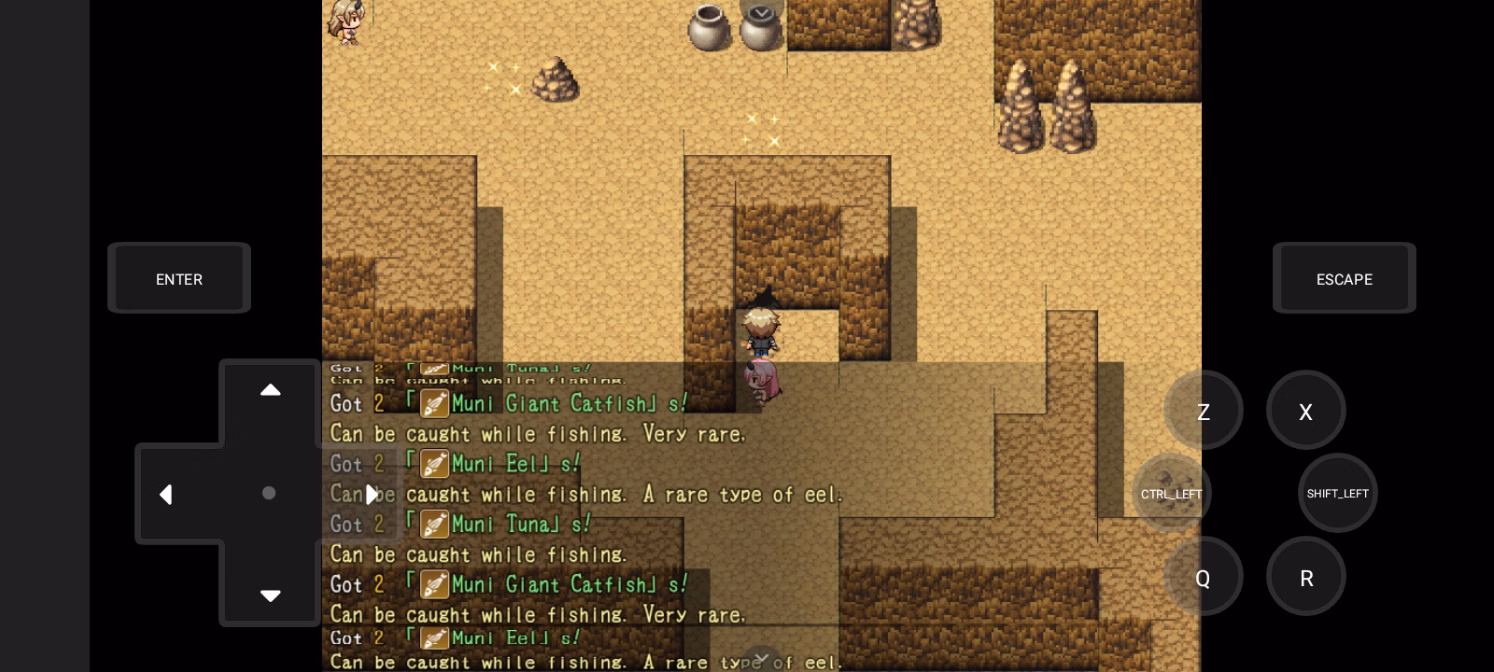Tap the round R button

click(x=1305, y=577)
